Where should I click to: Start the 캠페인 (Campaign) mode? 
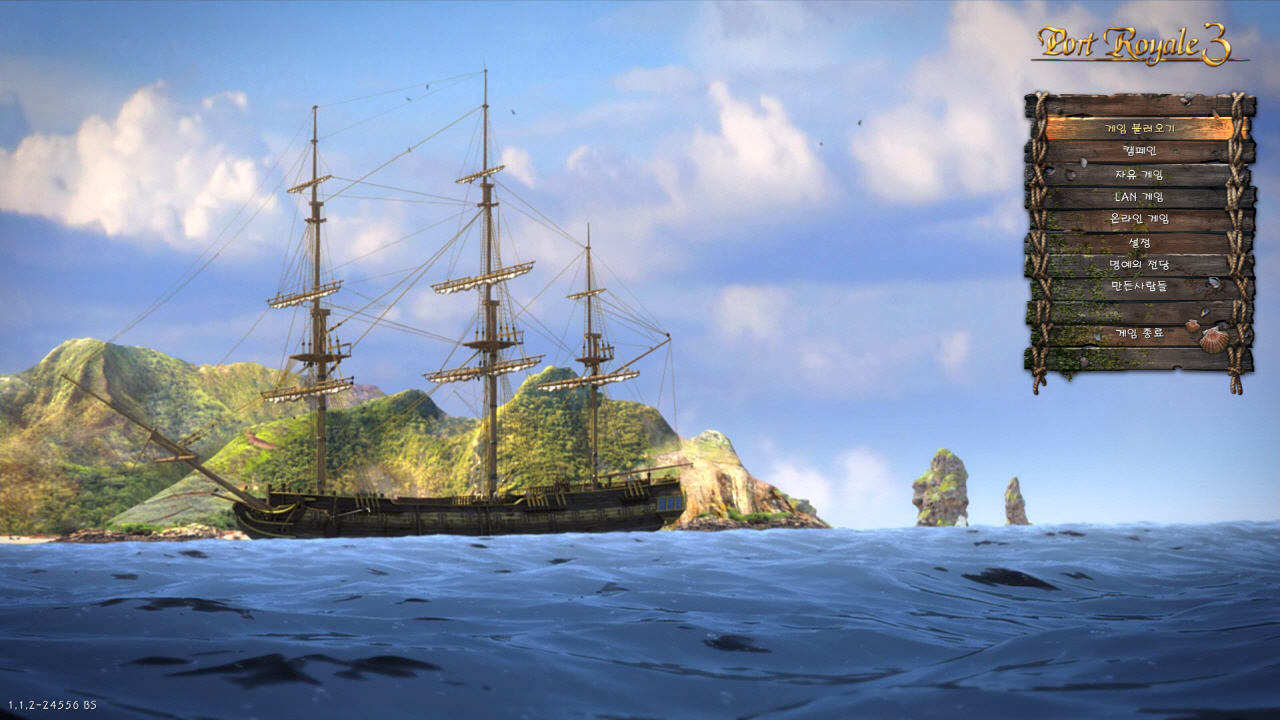pos(1139,152)
